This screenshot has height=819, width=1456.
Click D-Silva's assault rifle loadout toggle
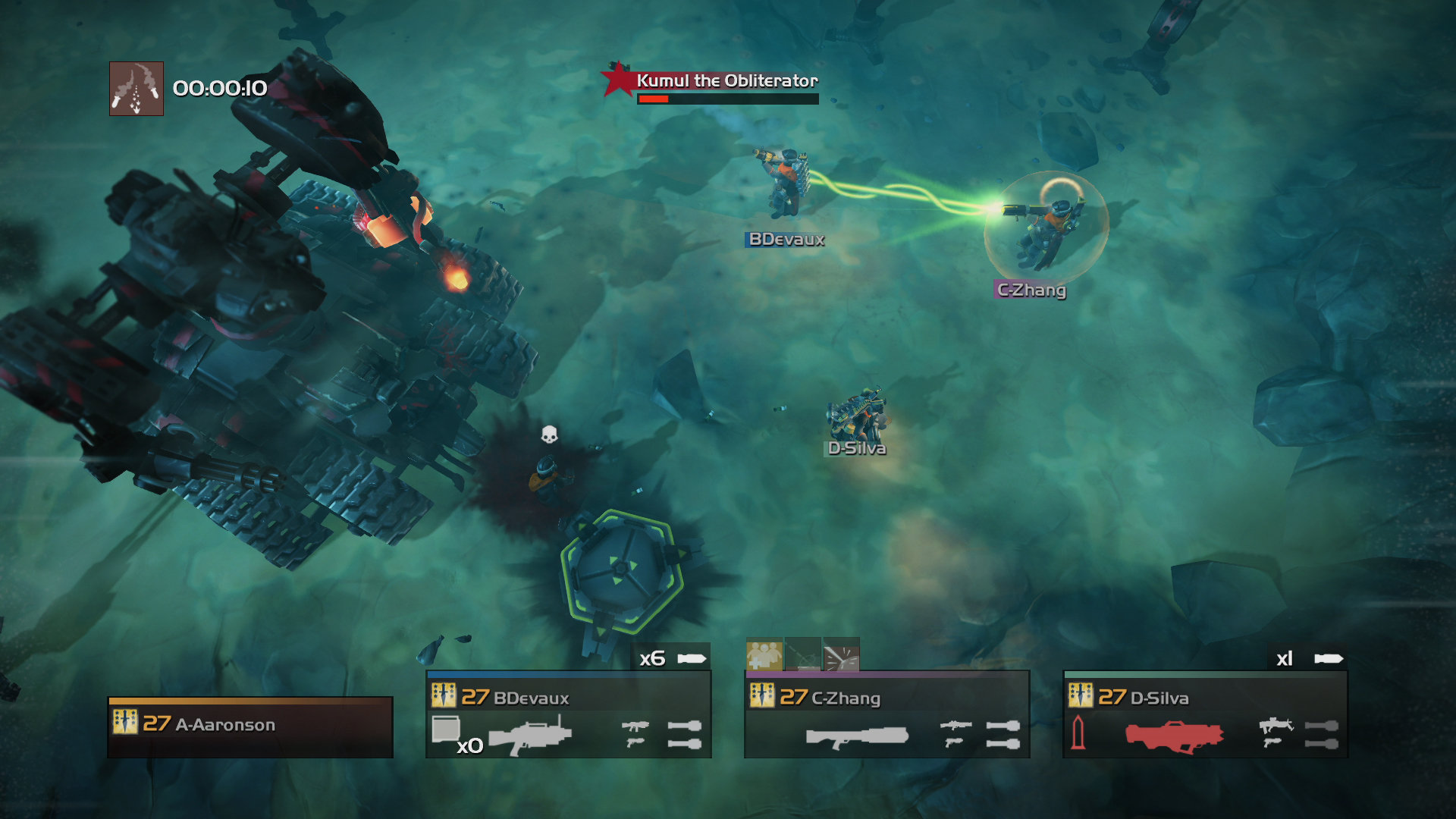(x=1276, y=725)
